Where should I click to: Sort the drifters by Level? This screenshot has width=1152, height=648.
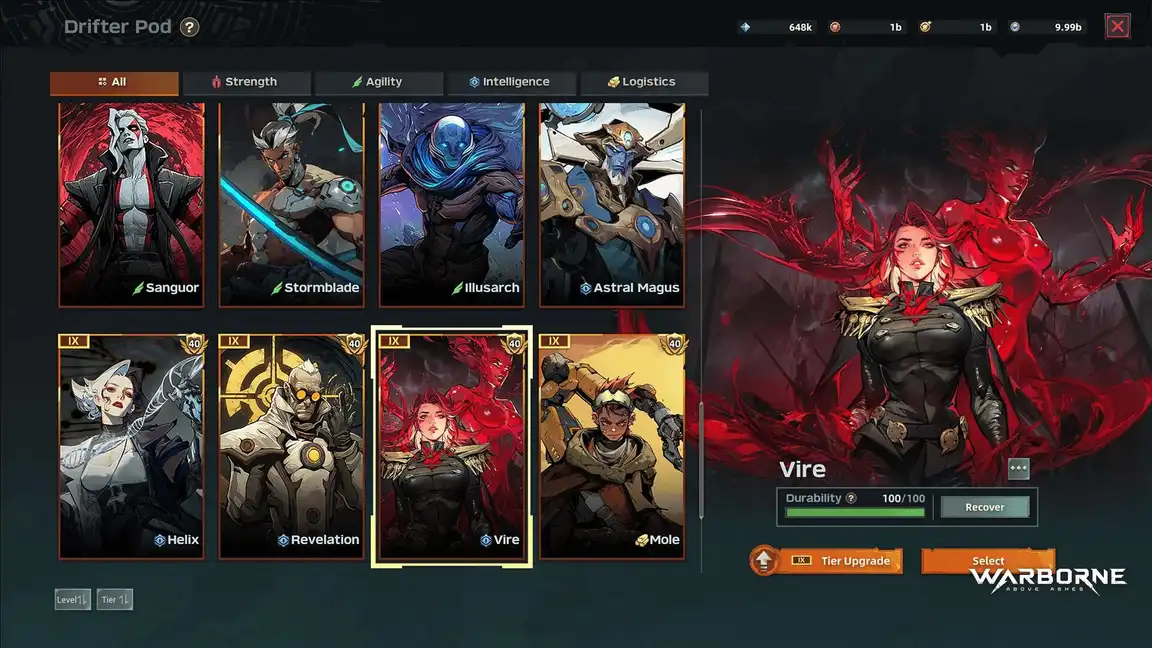click(73, 600)
